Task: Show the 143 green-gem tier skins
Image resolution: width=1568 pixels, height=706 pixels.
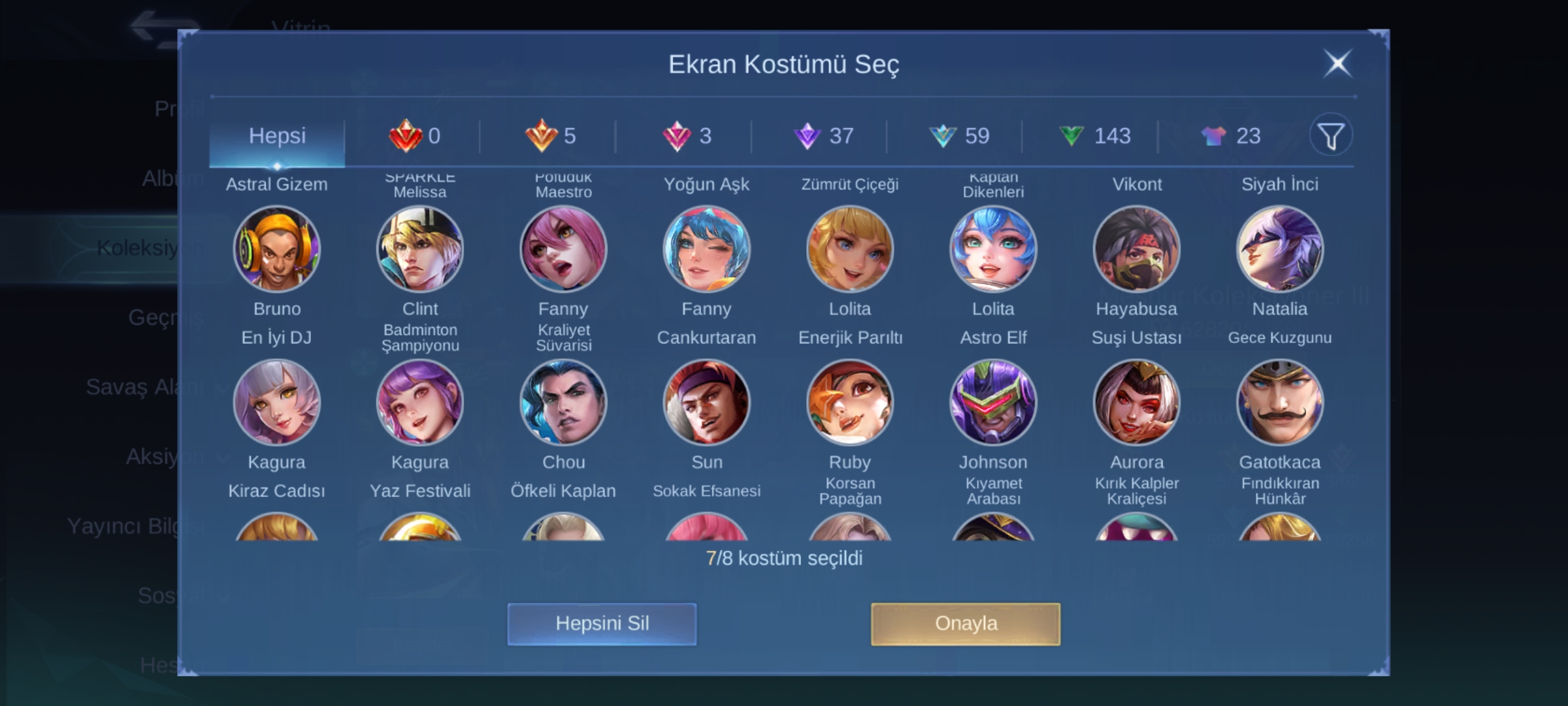Action: tap(1094, 136)
